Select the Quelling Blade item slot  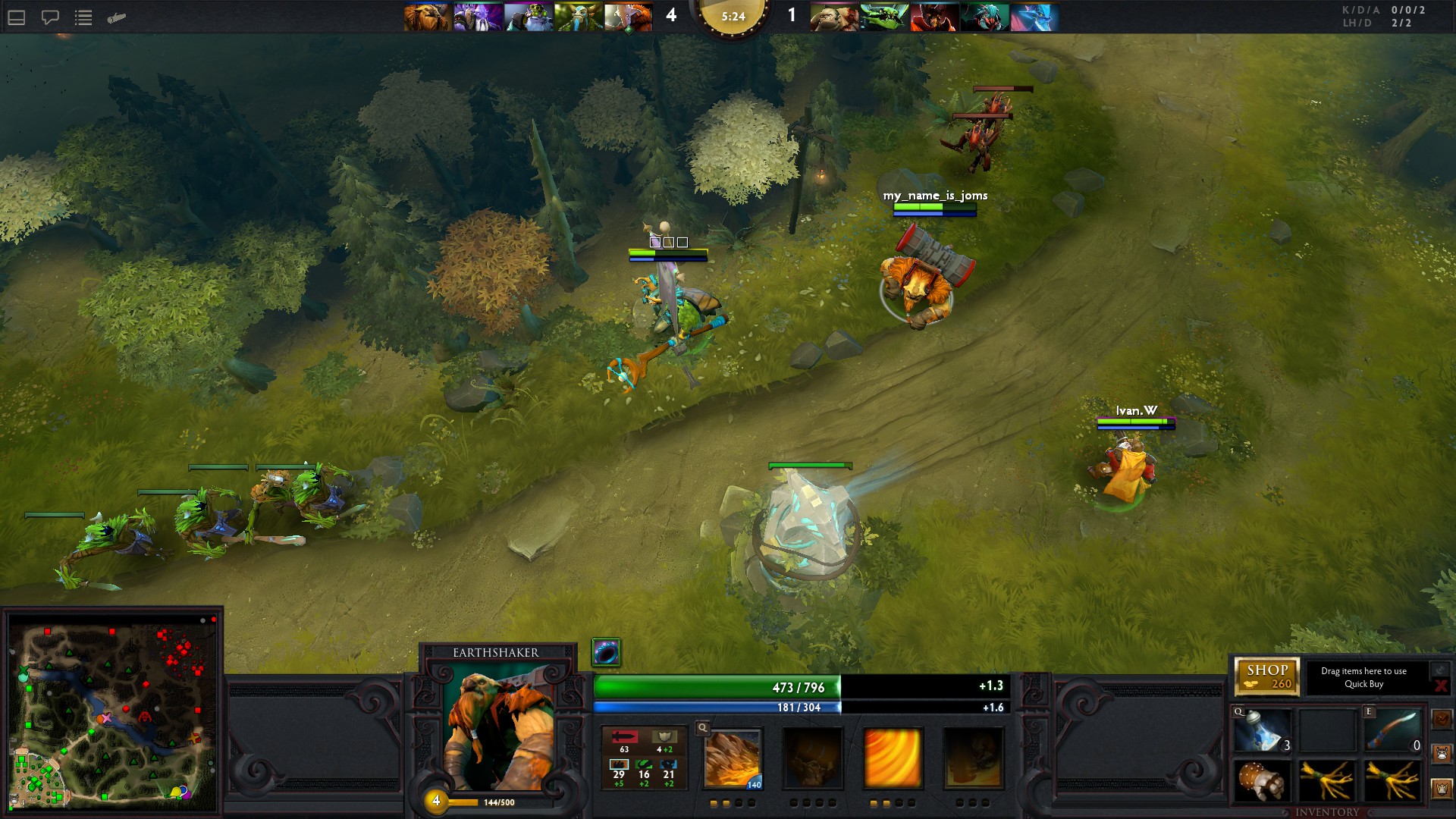tap(1393, 731)
